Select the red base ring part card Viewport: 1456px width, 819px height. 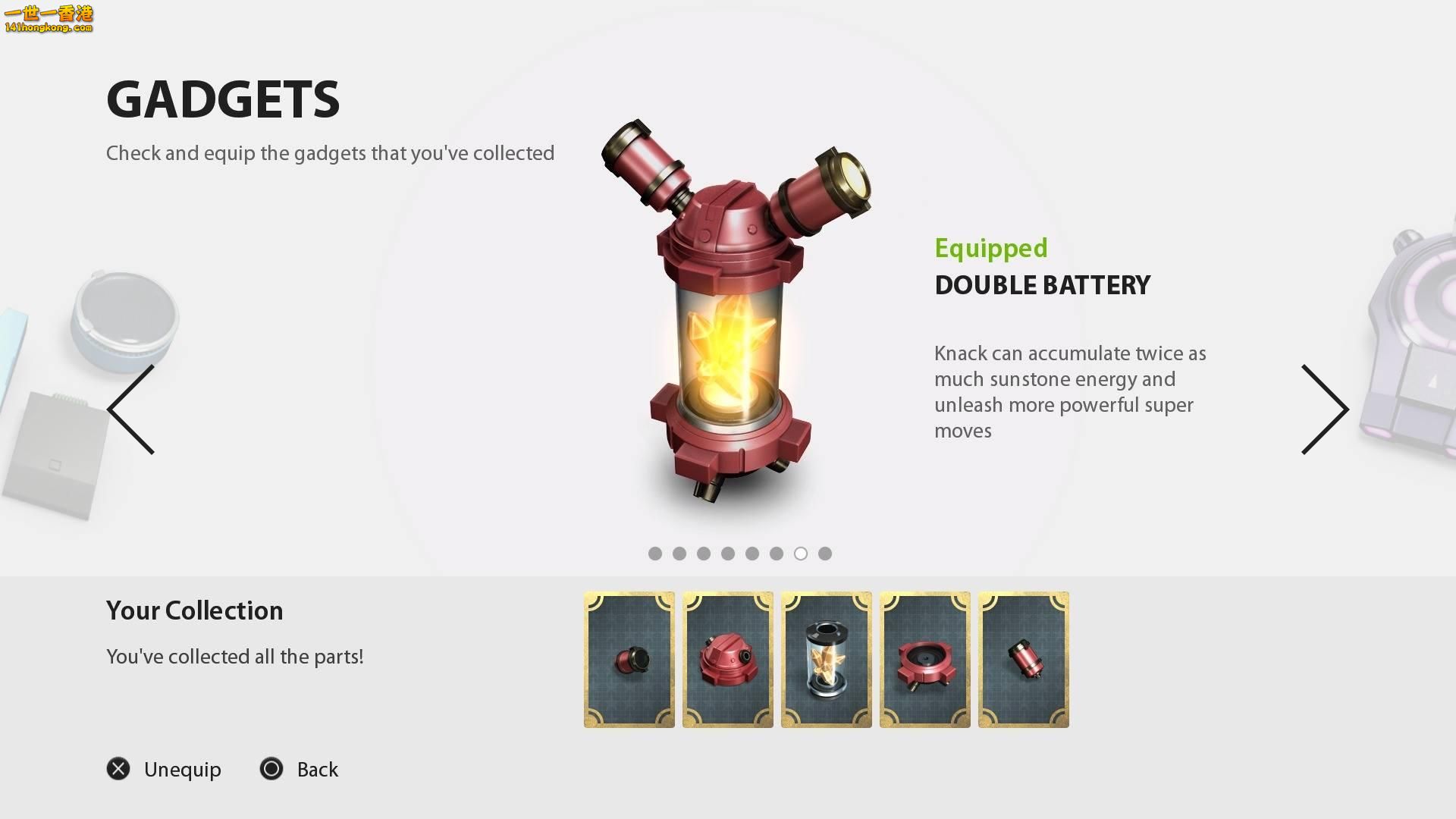point(925,660)
